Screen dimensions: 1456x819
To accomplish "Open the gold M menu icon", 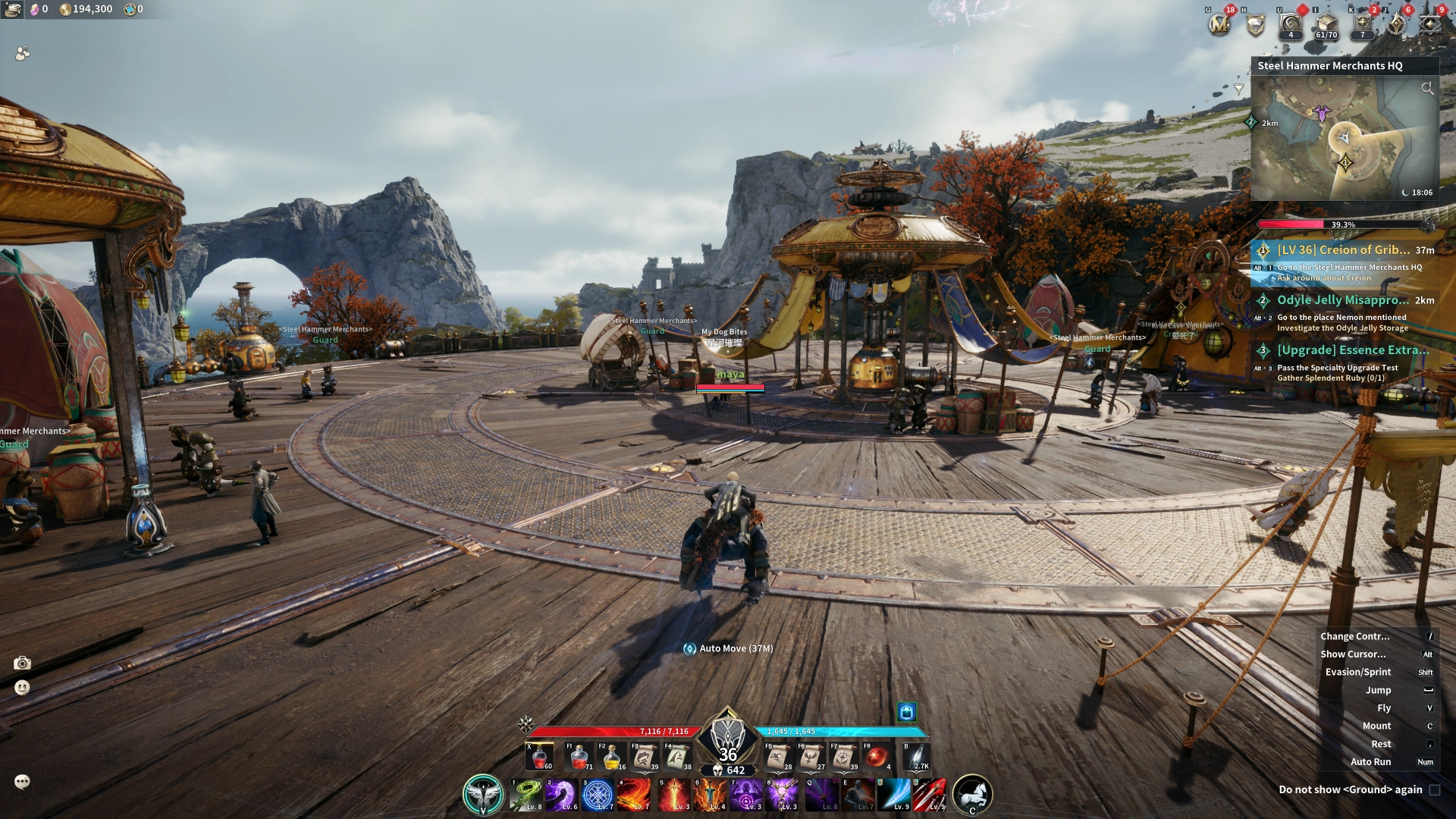I will pos(1219,25).
